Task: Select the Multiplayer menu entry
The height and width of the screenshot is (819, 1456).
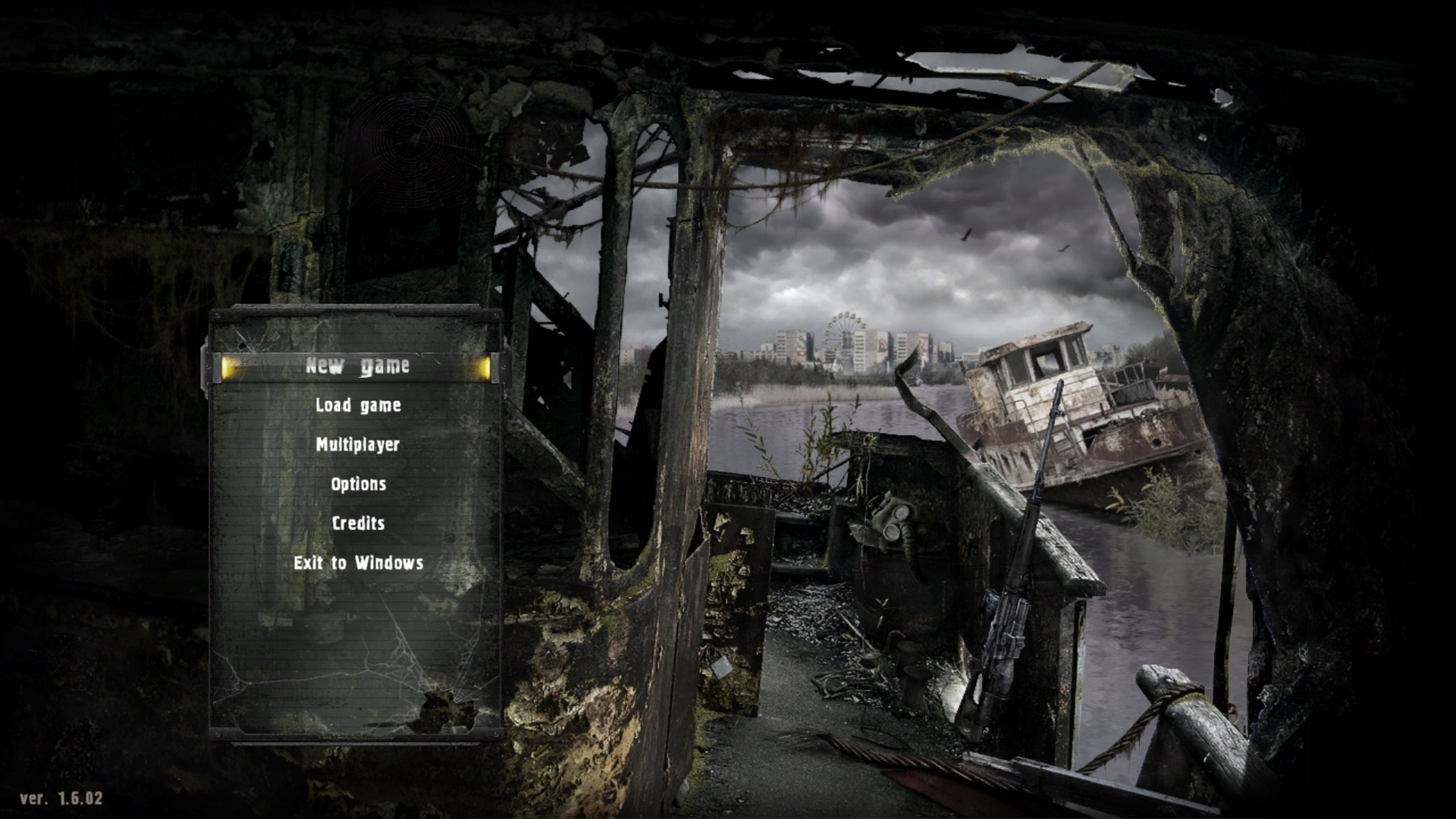Action: click(357, 444)
